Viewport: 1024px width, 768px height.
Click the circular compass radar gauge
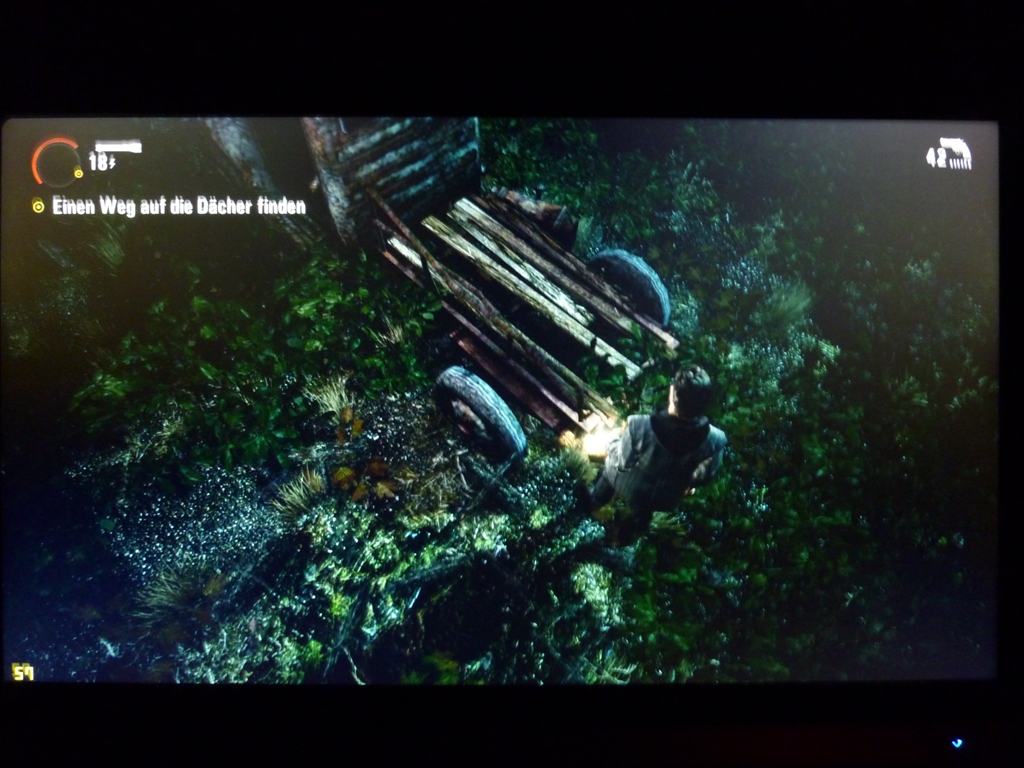(x=56, y=162)
